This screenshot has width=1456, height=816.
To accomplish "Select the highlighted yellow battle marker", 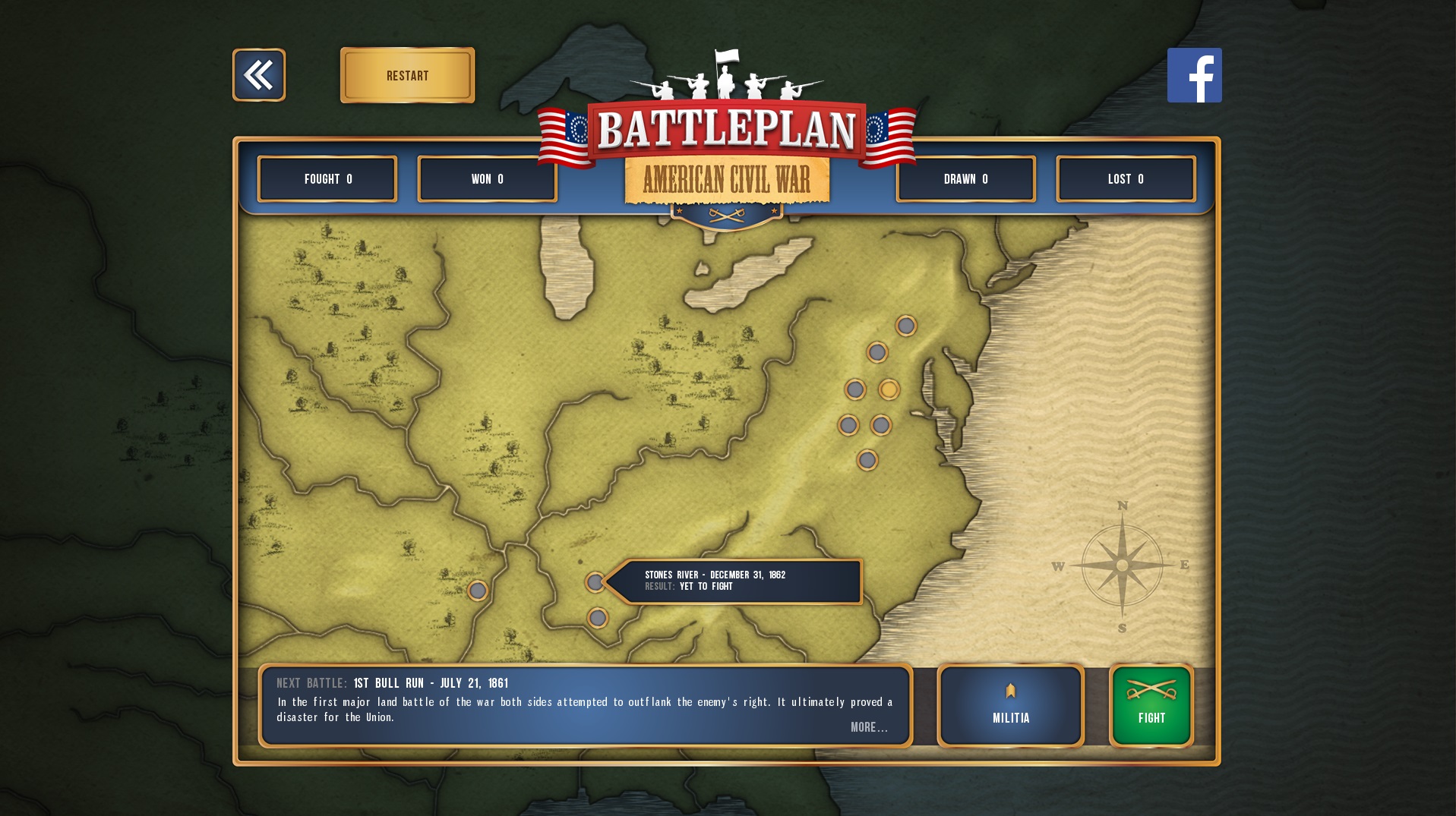I will click(889, 389).
